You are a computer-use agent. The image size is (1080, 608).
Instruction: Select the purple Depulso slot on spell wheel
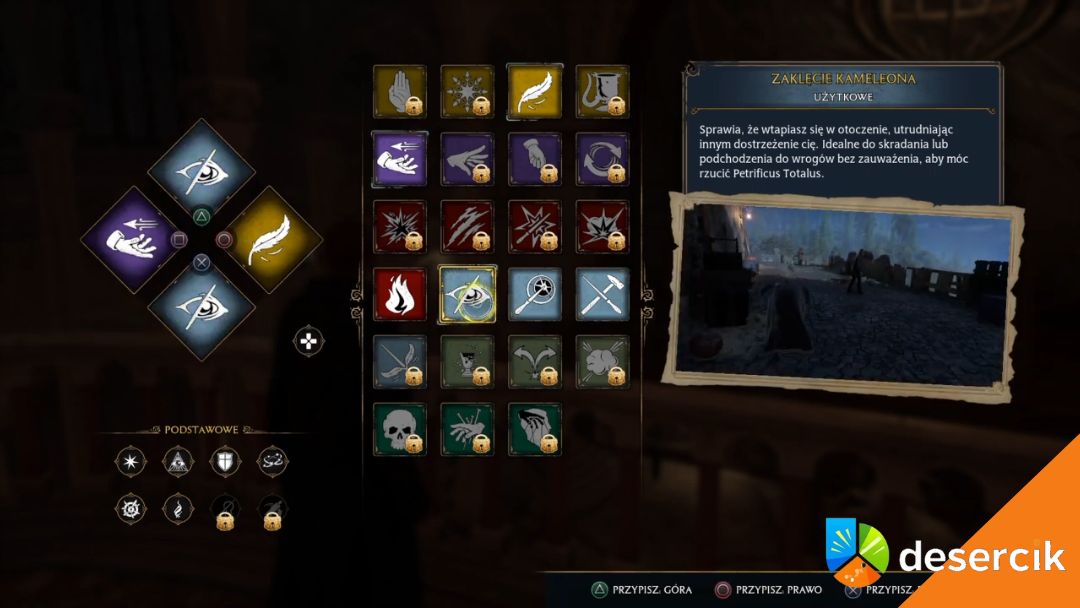point(133,240)
